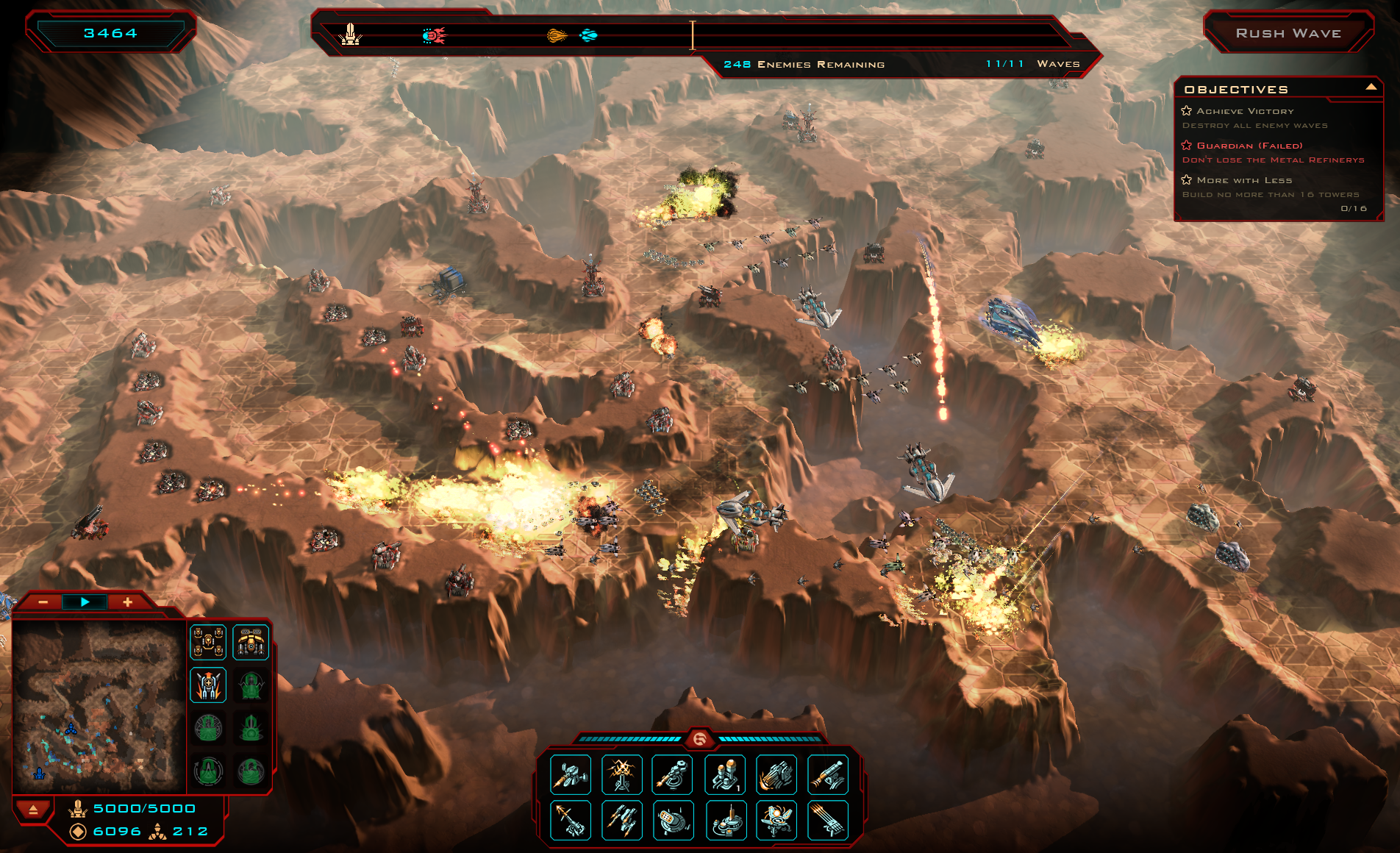The image size is (1400, 853).
Task: Activate the four-drone squad ability
Action: point(208,642)
